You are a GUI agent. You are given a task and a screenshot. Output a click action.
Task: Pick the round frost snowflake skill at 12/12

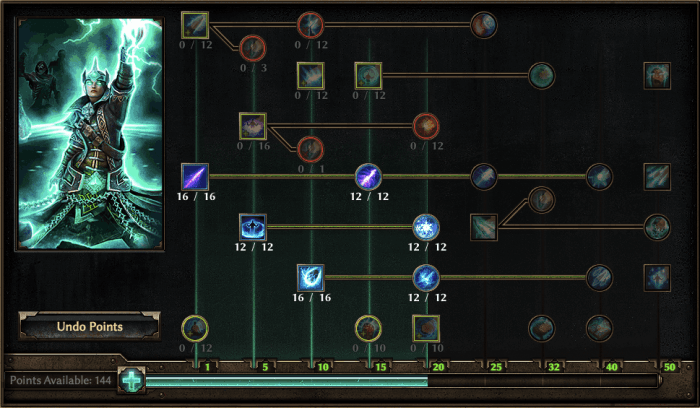pos(427,226)
